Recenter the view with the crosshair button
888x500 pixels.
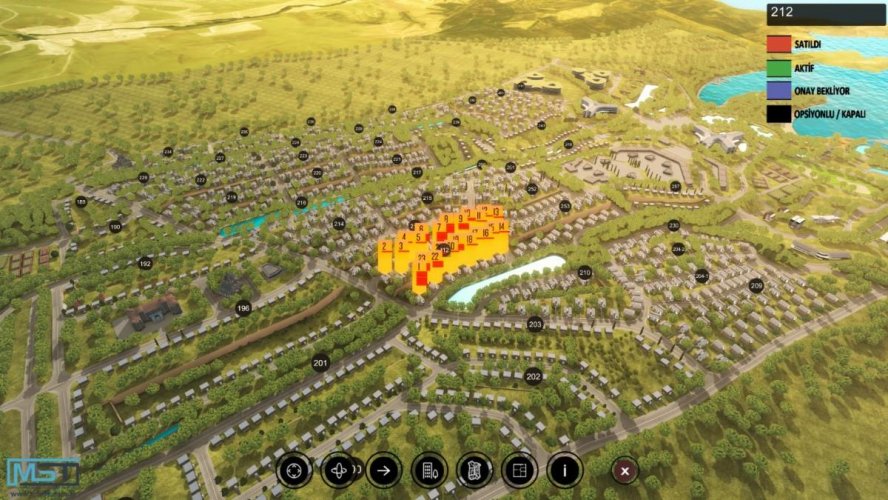(295, 468)
